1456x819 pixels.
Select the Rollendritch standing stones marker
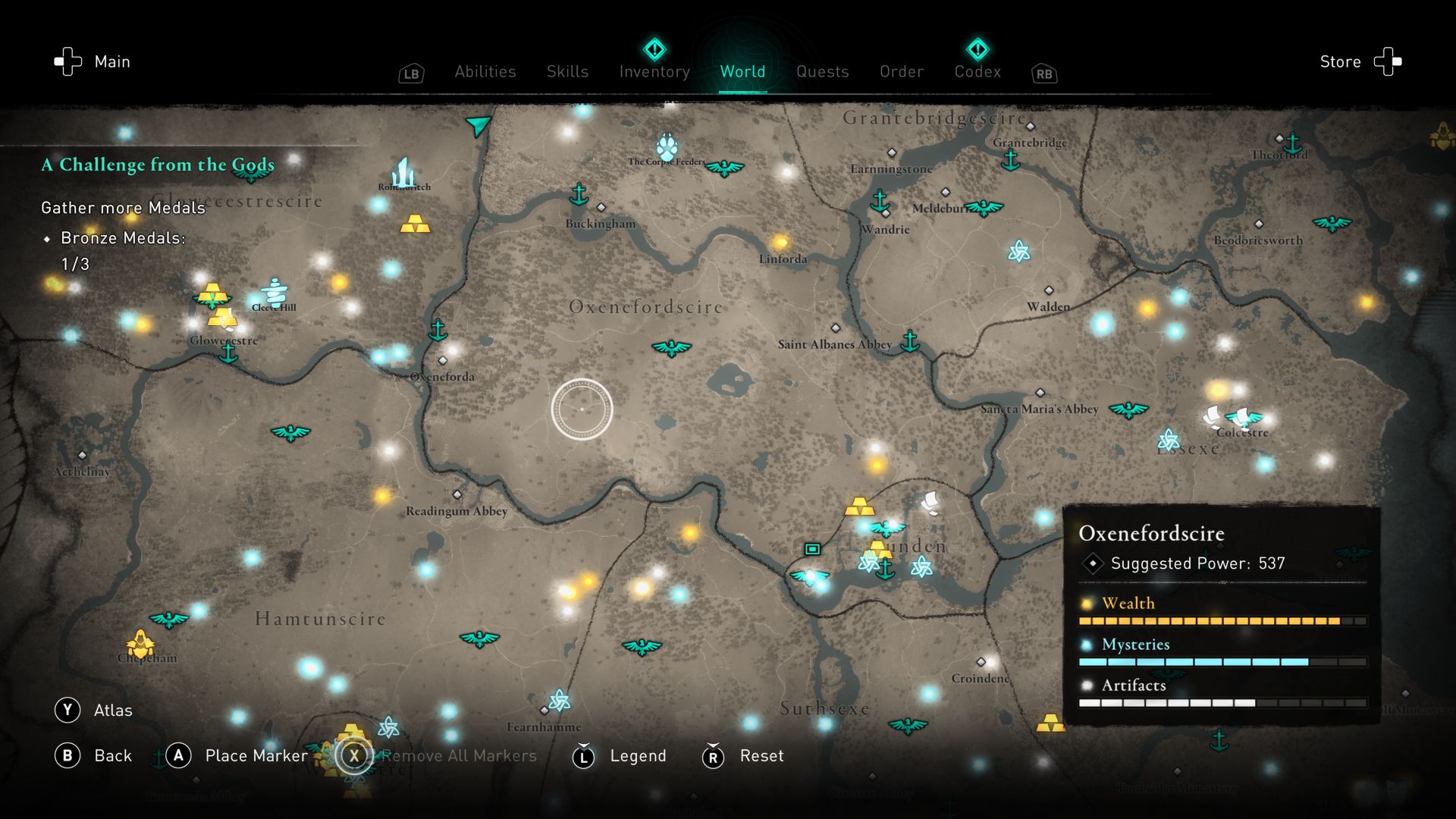403,172
